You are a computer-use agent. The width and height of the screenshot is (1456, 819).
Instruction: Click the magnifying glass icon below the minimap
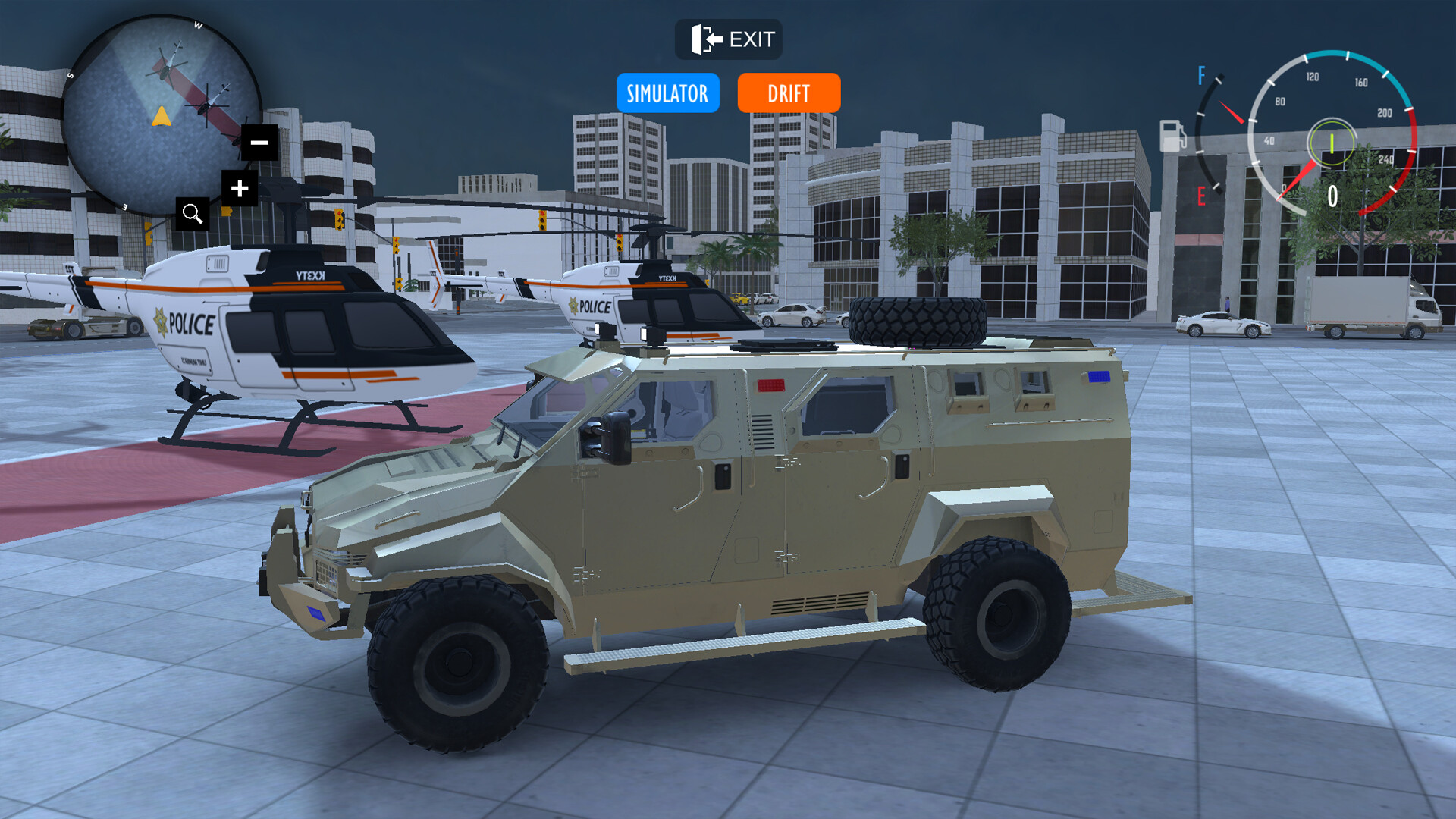click(x=193, y=214)
